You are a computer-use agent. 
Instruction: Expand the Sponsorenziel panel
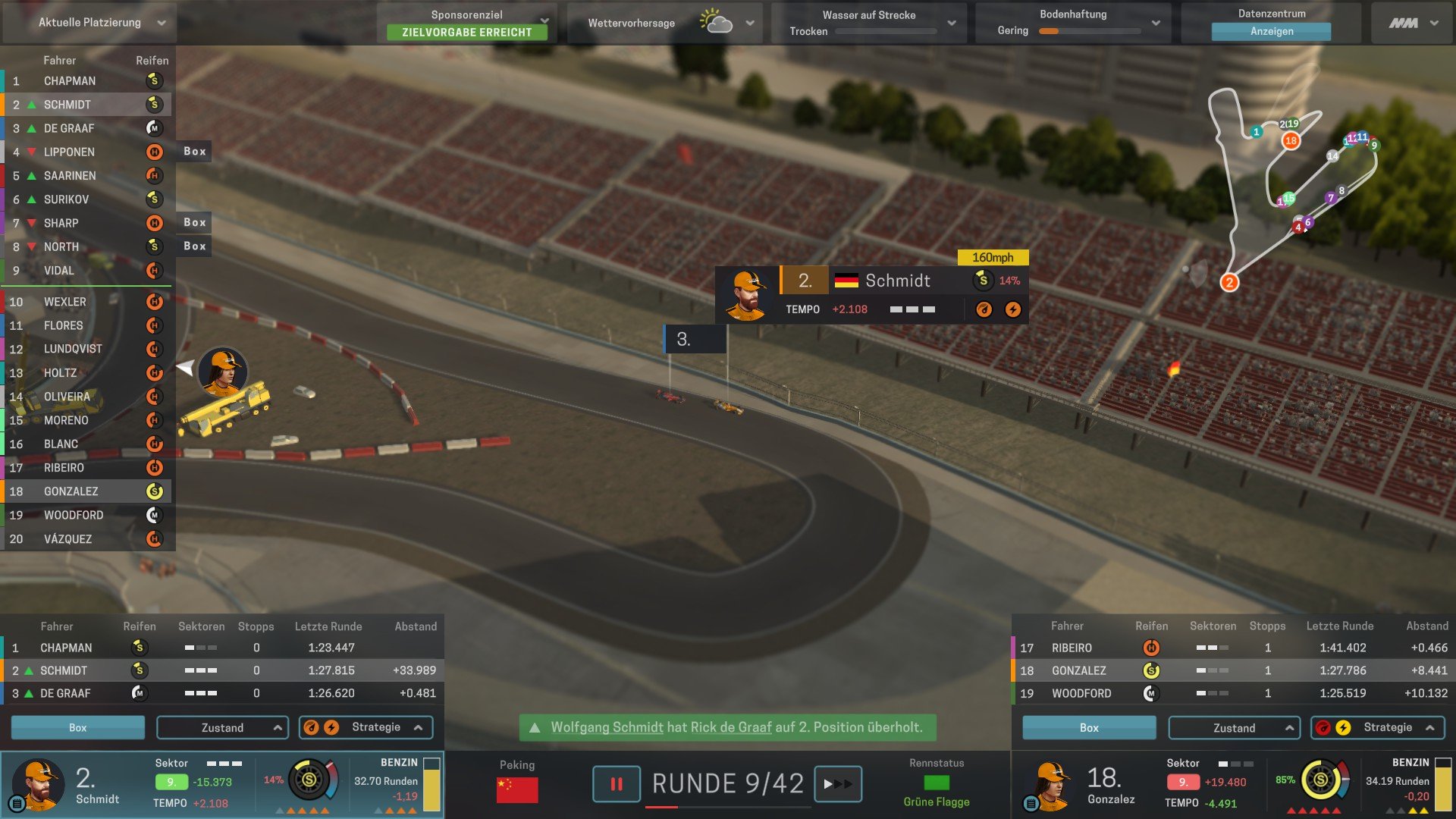click(x=544, y=20)
